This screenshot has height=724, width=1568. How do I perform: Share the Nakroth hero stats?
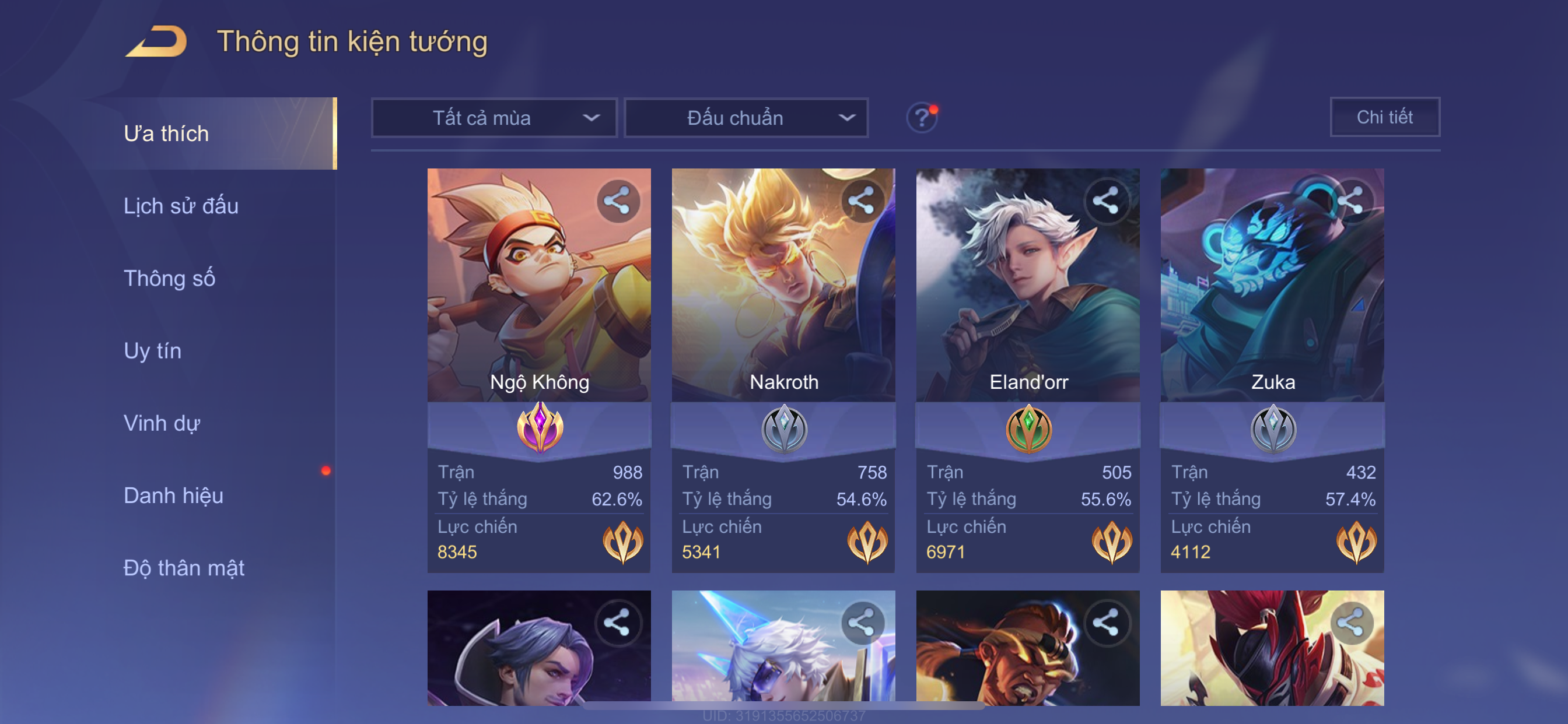[x=862, y=201]
